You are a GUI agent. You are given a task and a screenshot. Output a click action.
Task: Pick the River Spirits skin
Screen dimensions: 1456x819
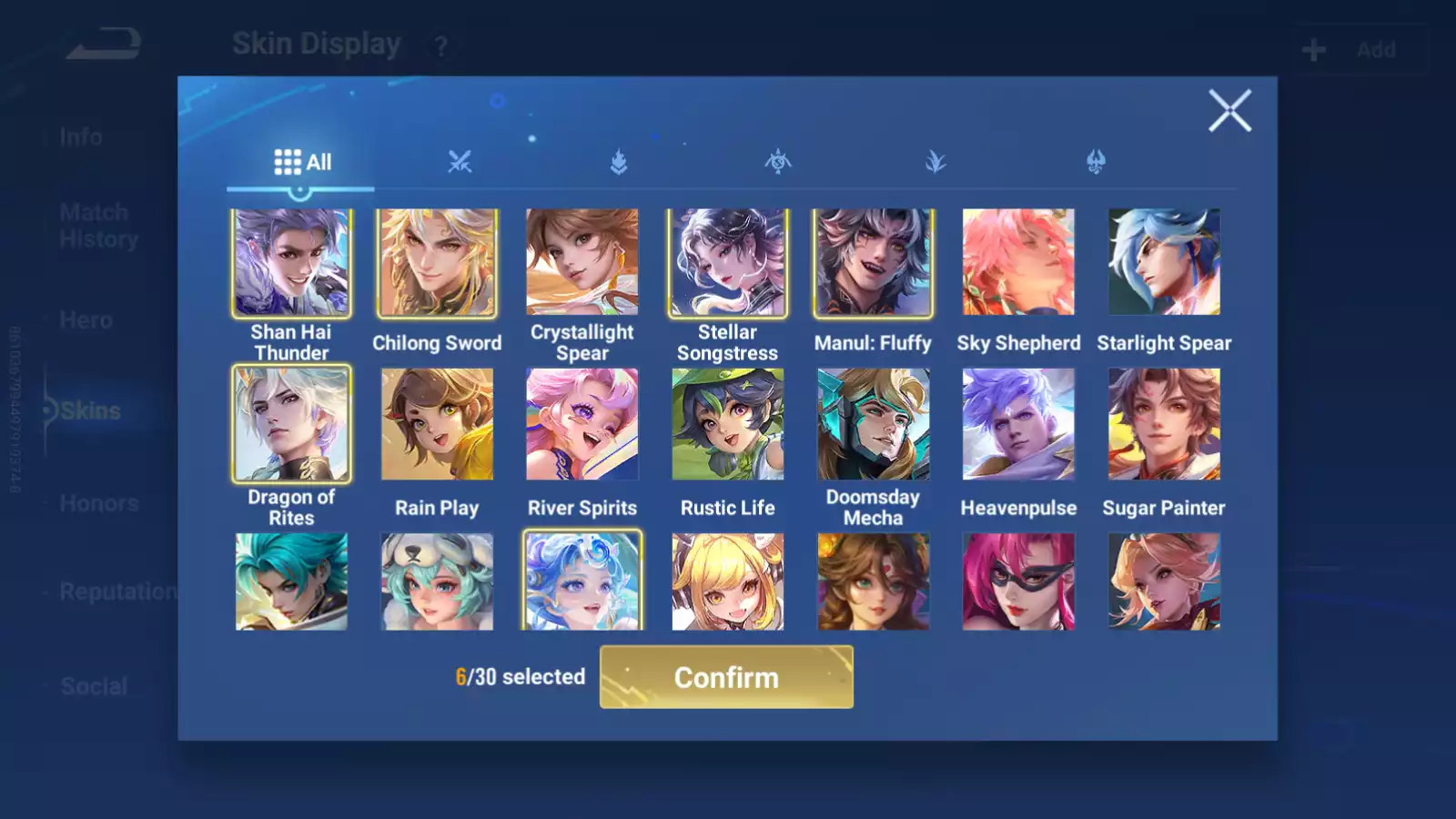(582, 424)
